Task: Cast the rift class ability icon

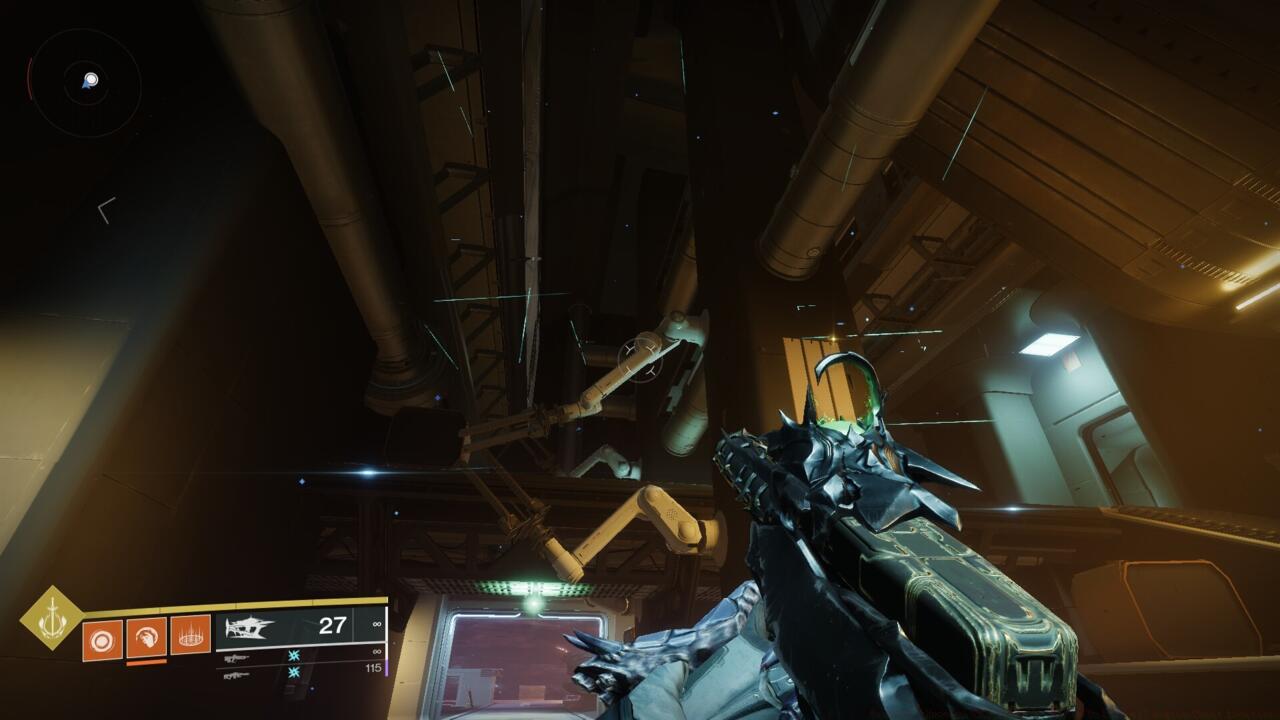Action: click(x=190, y=634)
